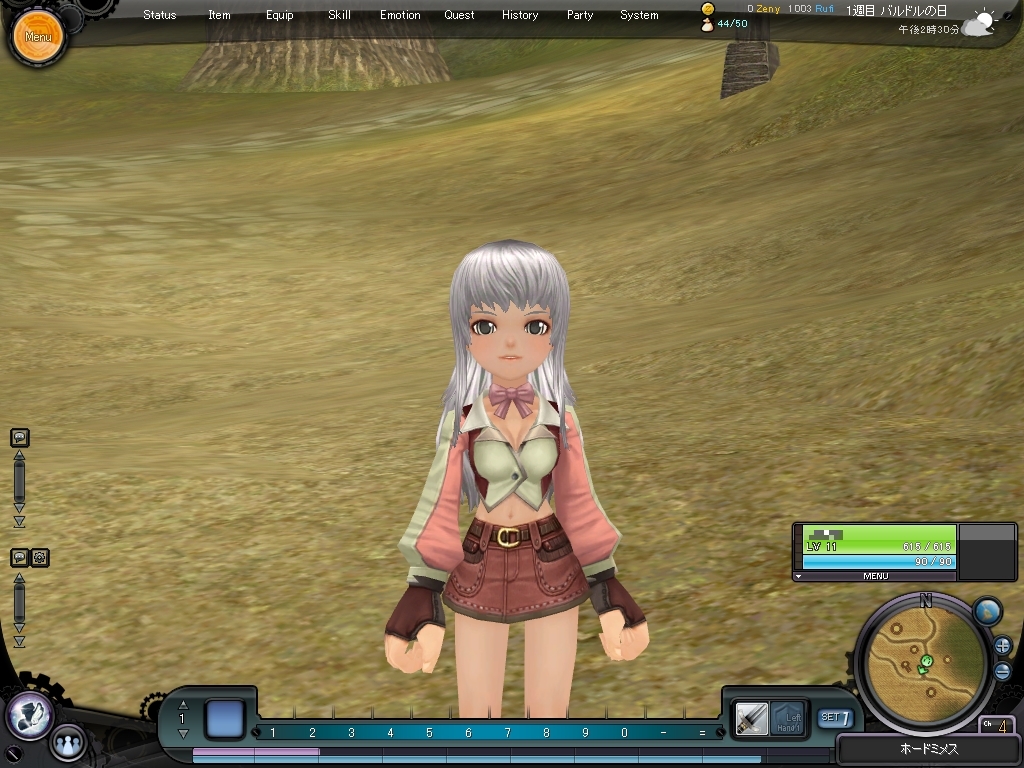Select the Left Hand 1 slot
This screenshot has height=768, width=1024.
point(788,717)
